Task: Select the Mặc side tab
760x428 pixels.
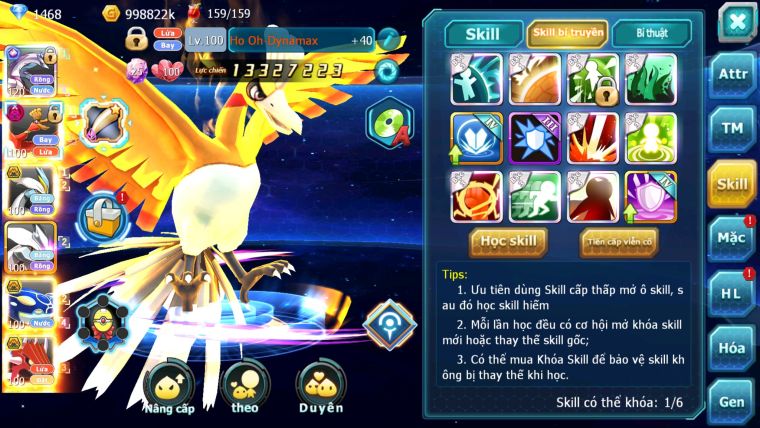Action: coord(731,238)
